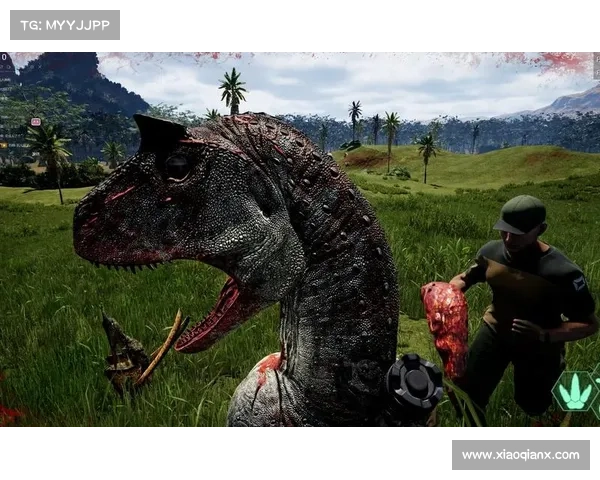Click the small pink marker icon
Screen dimensions: 600x480
[x=36, y=122]
